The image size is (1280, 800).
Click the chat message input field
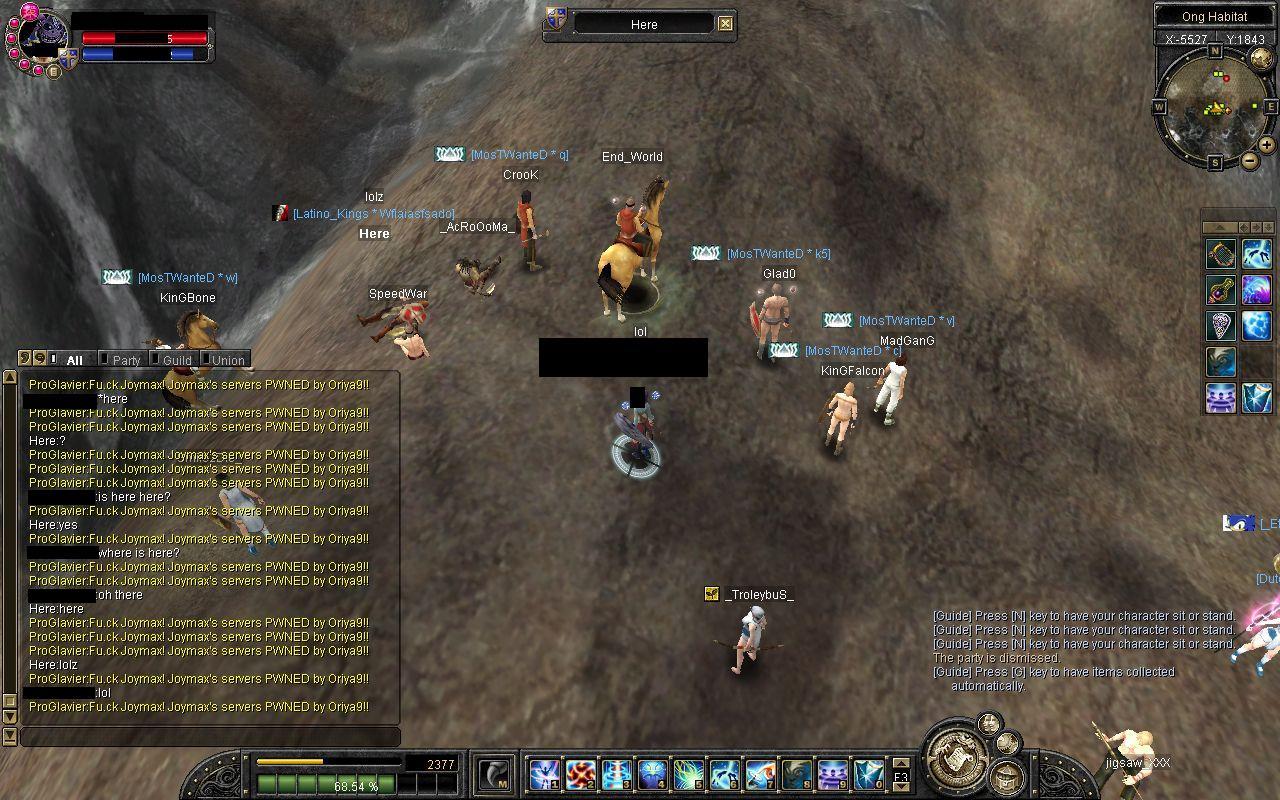[210, 737]
